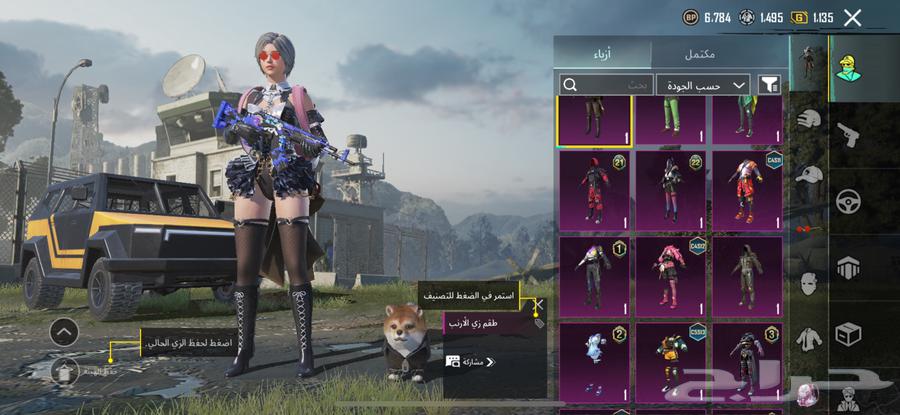Open the filter funnel options
The height and width of the screenshot is (415, 900).
pyautogui.click(x=770, y=85)
